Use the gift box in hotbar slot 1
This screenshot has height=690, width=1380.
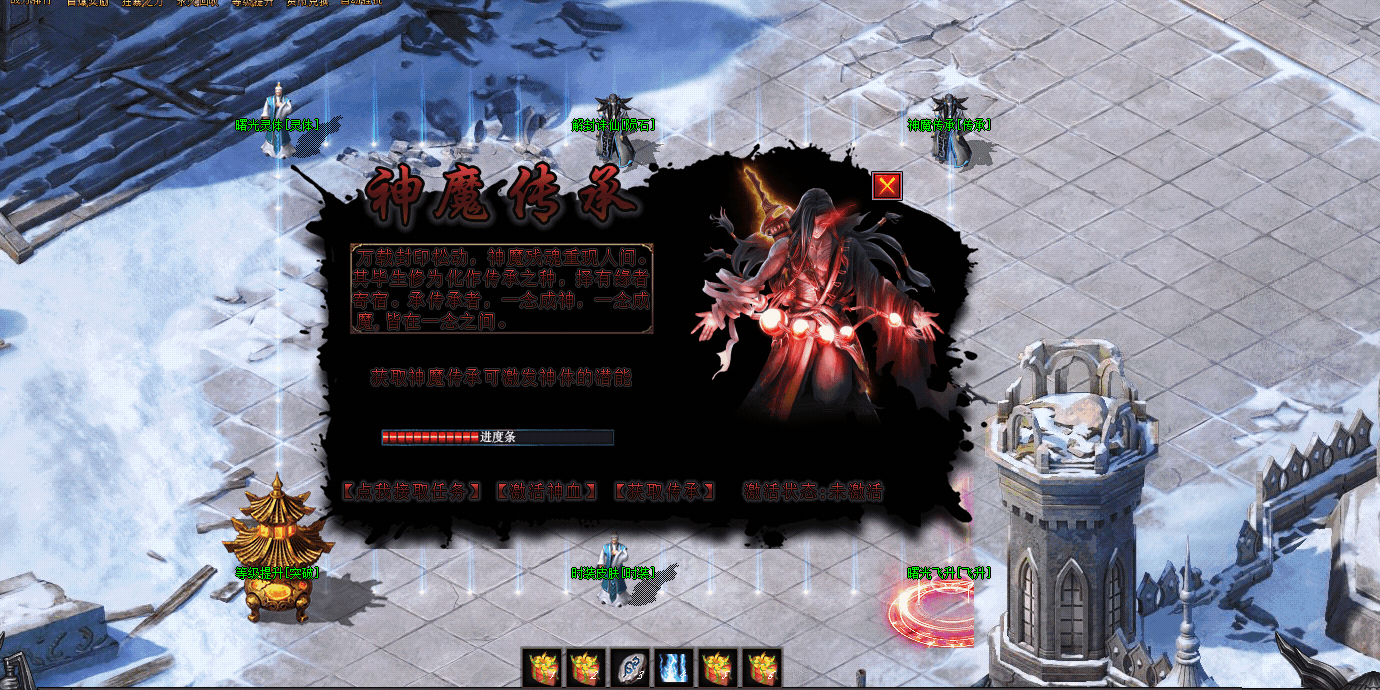coord(543,667)
